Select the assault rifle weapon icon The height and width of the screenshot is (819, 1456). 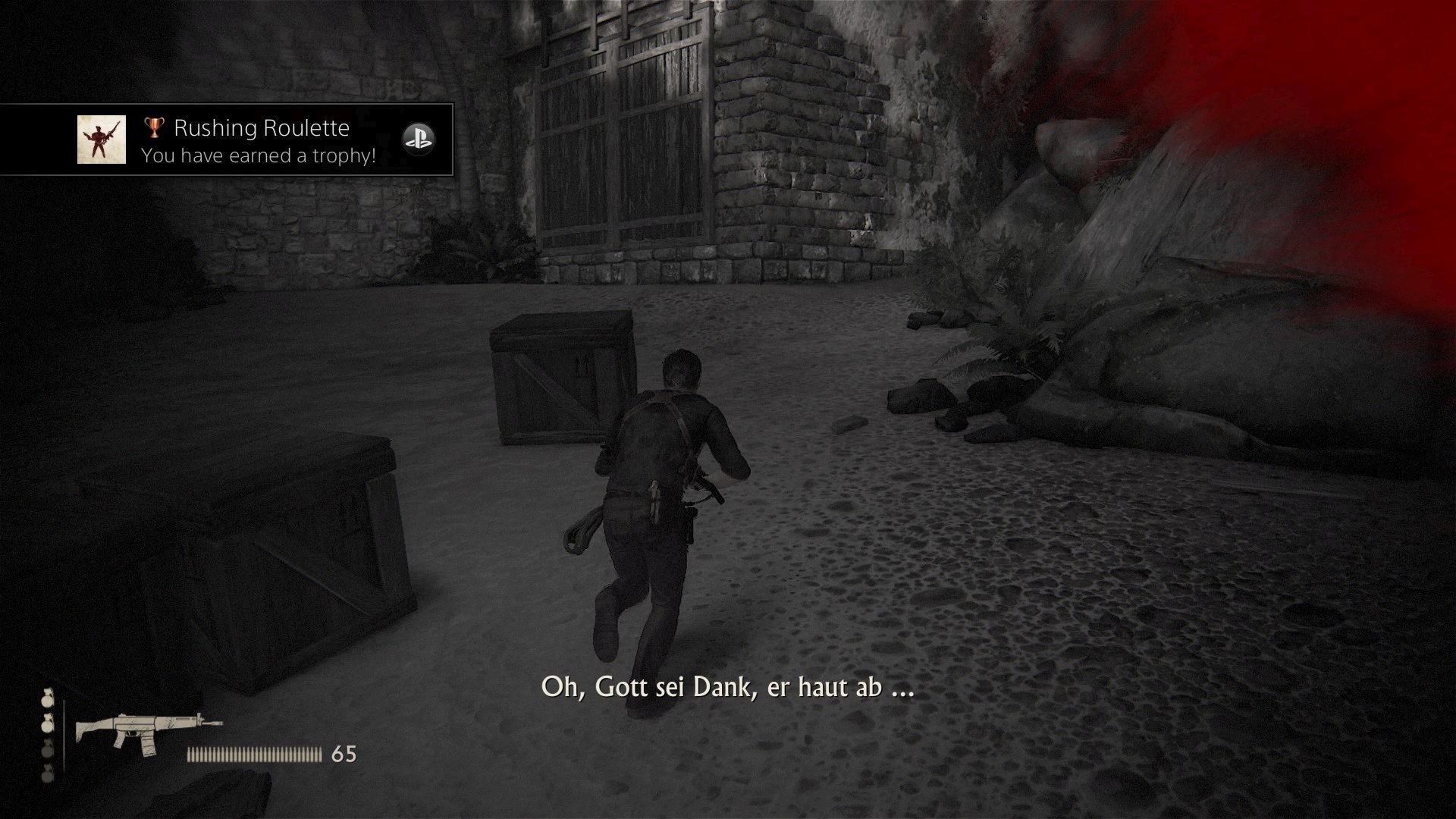coord(148,732)
